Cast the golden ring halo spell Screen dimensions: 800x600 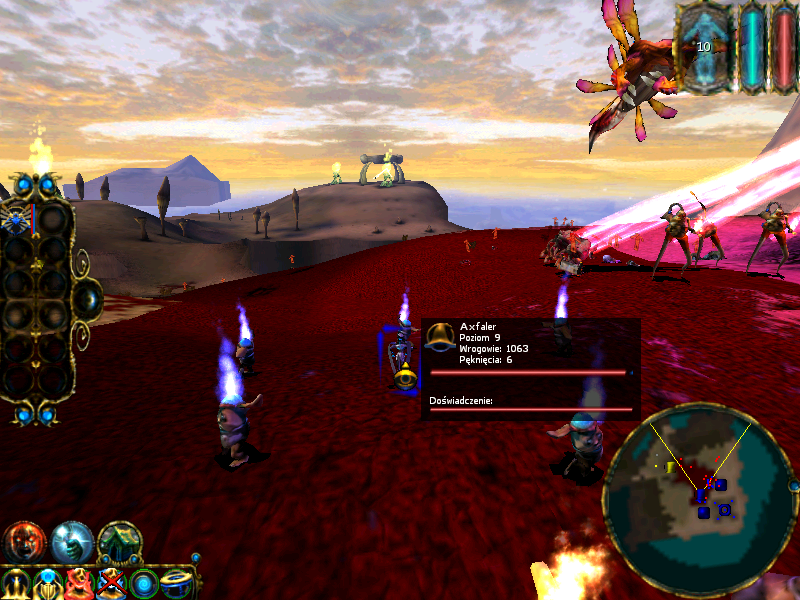[178, 583]
